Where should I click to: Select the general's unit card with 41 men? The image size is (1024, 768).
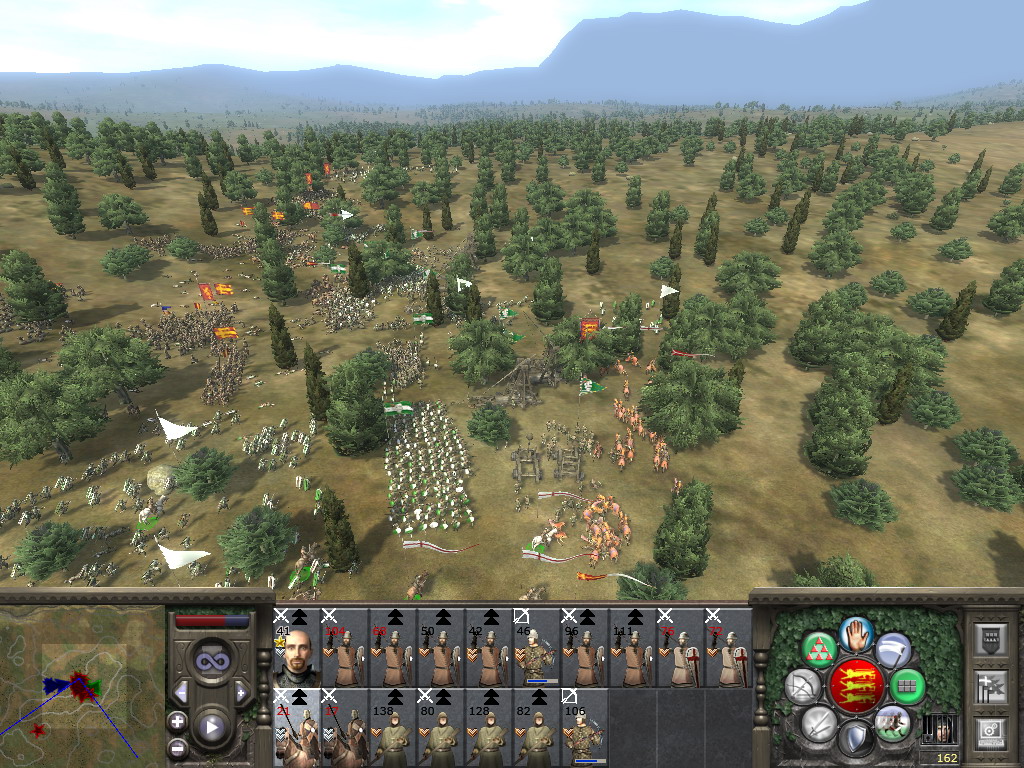[296, 647]
